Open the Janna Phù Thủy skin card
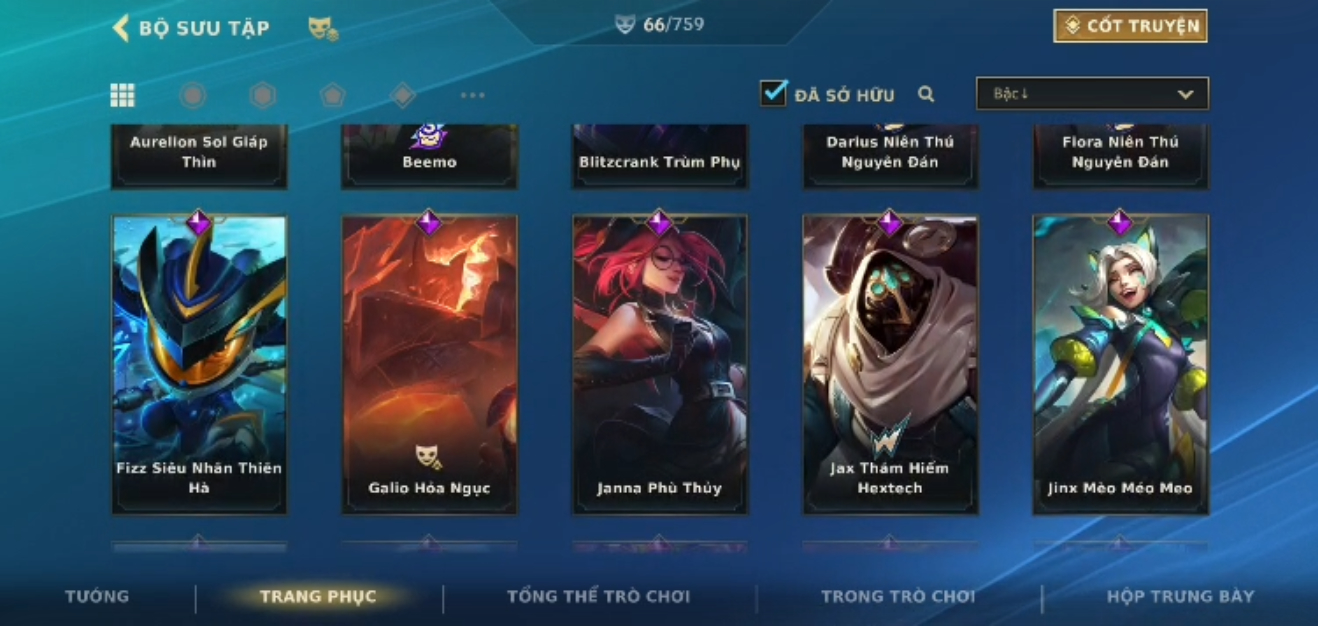The width and height of the screenshot is (1318, 626). click(x=659, y=365)
